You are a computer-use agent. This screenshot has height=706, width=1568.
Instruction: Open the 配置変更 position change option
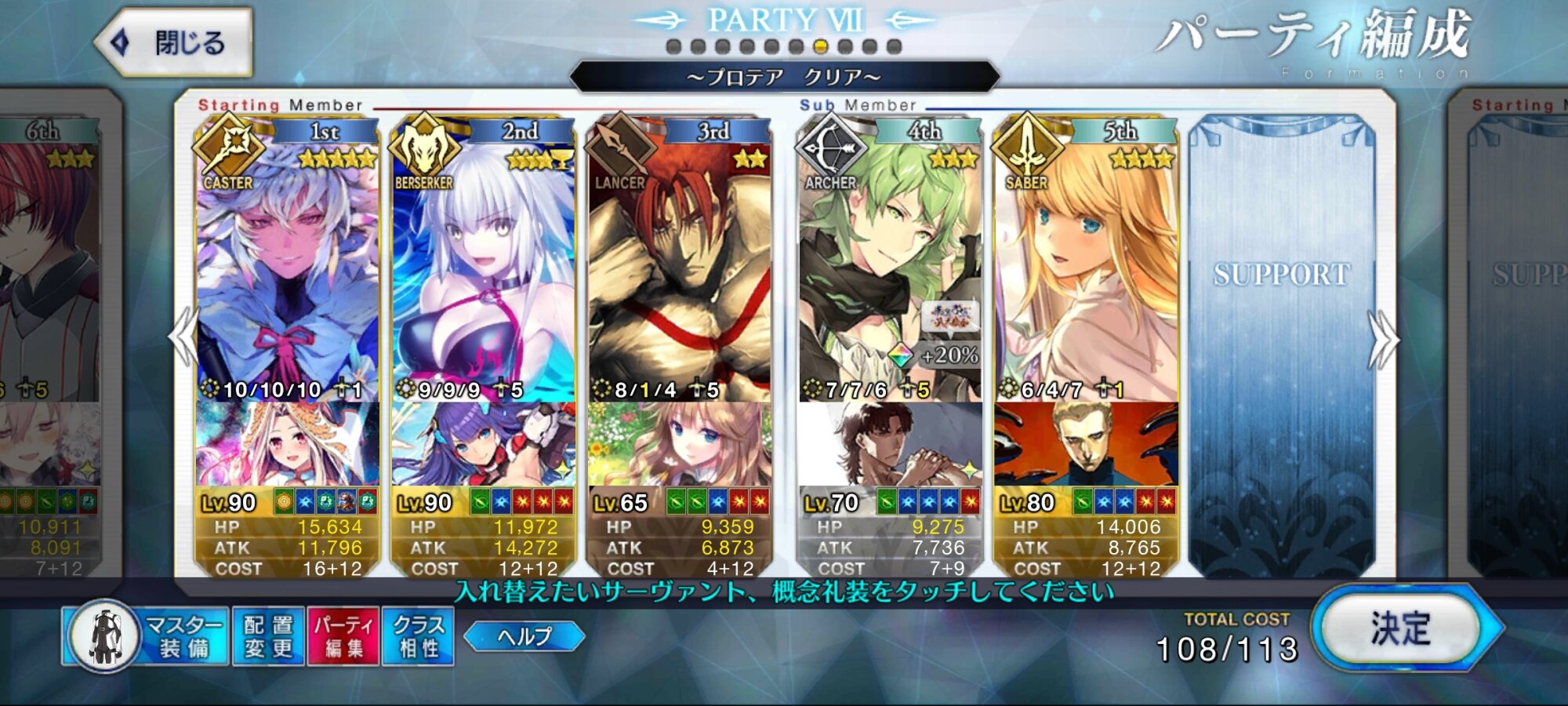point(268,636)
